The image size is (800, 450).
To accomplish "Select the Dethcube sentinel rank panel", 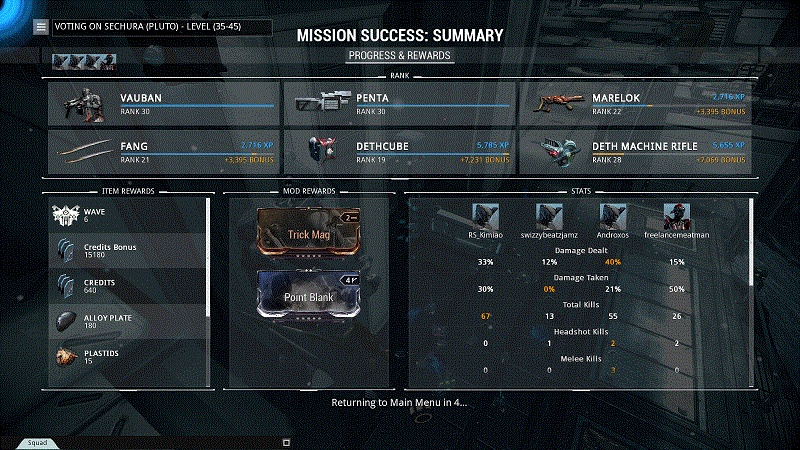I will 399,152.
